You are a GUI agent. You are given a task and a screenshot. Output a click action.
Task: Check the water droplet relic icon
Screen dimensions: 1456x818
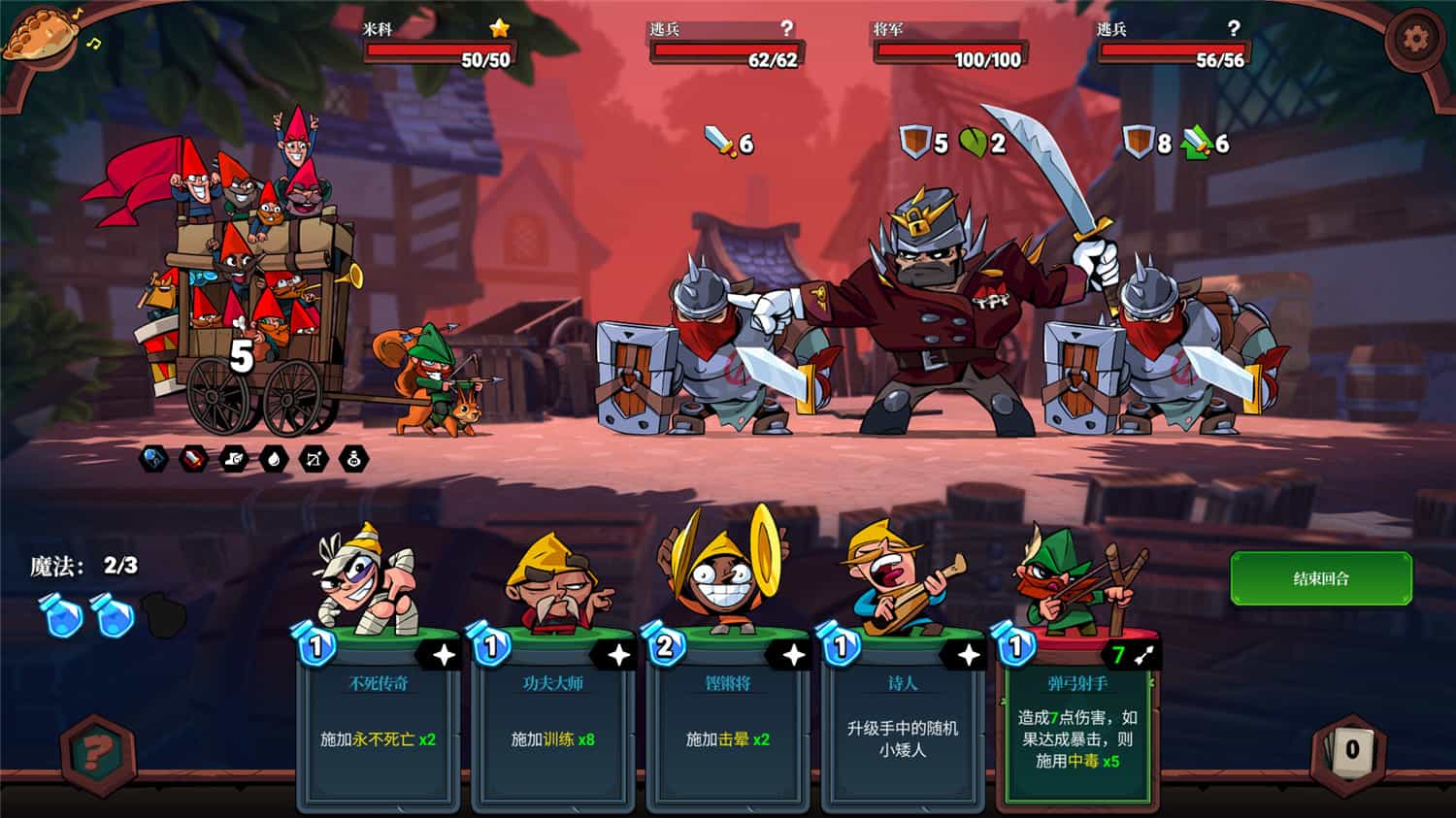click(x=274, y=459)
